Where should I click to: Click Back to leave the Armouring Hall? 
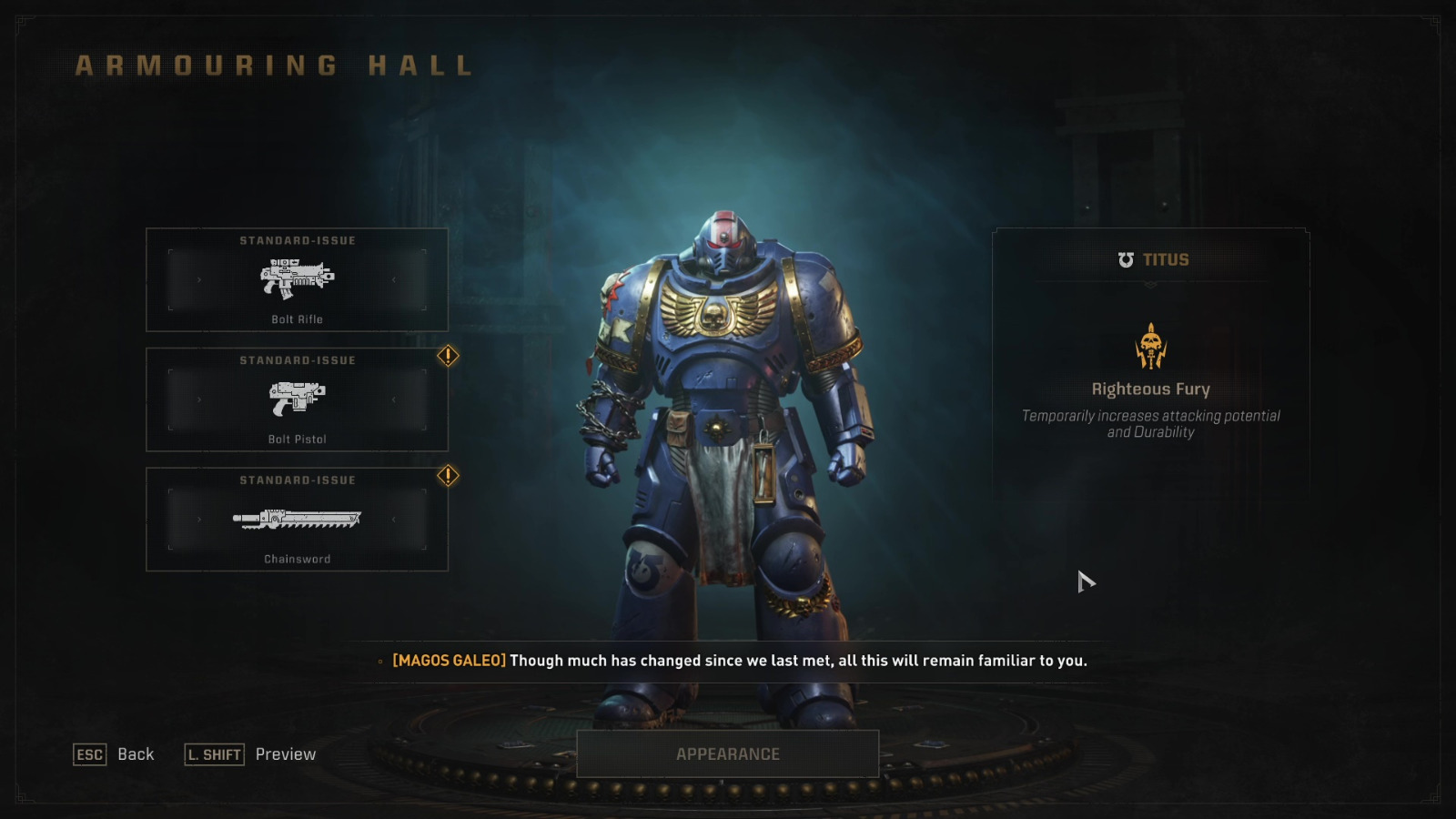[136, 754]
